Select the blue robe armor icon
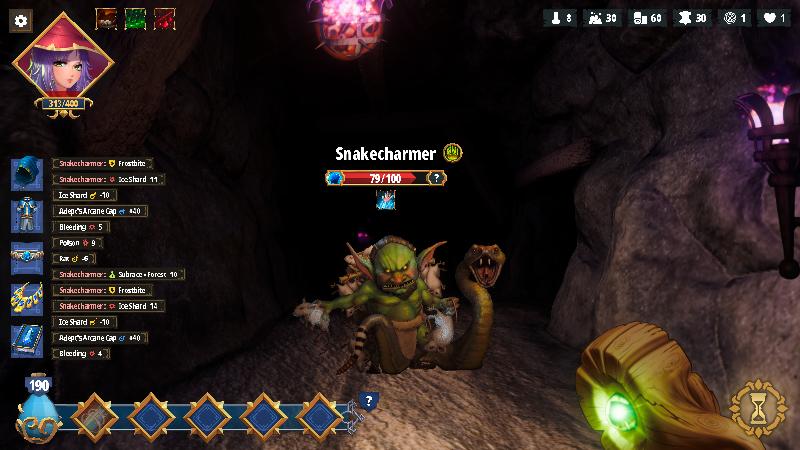This screenshot has width=800, height=450. [25, 215]
